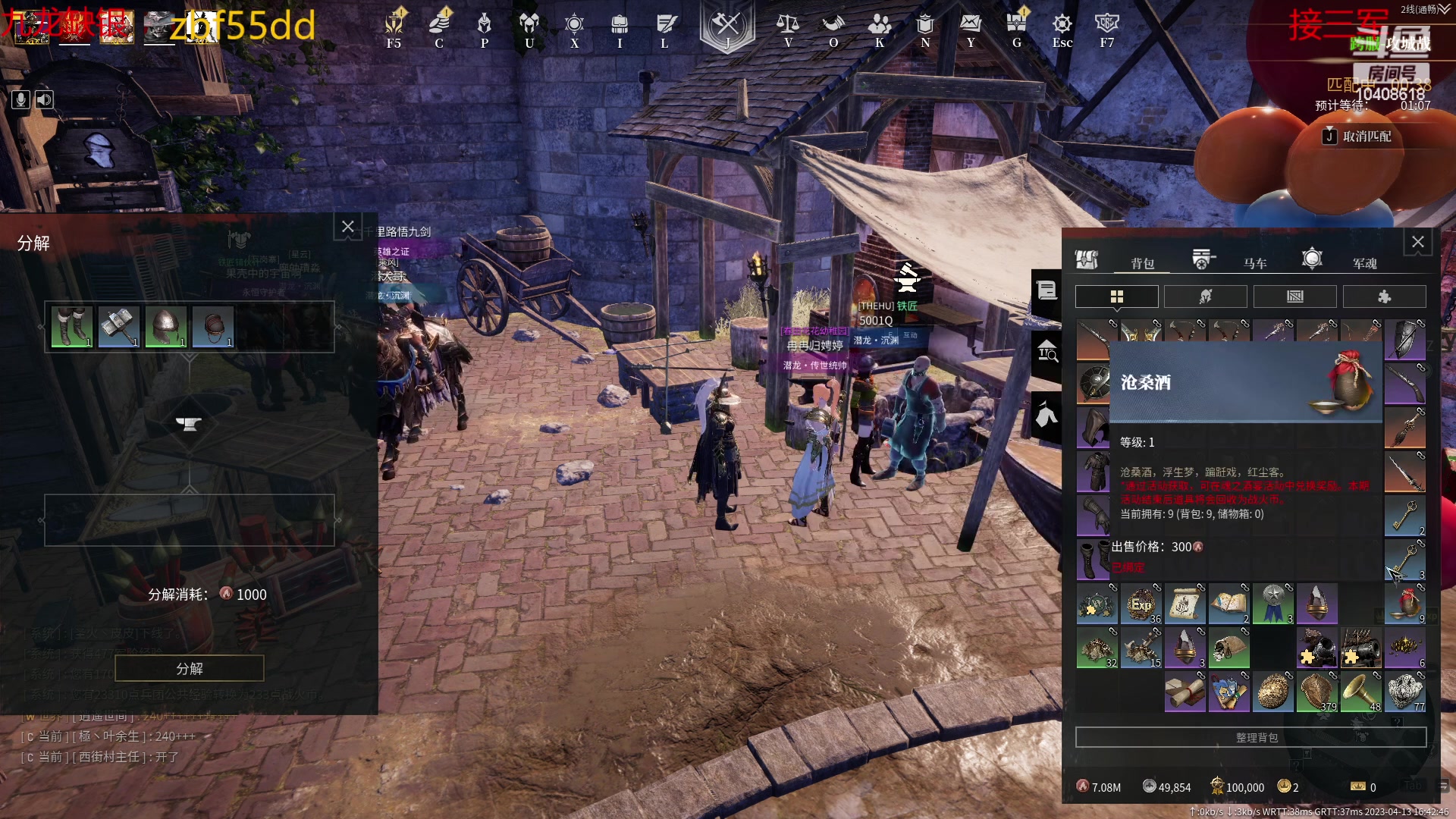1456x819 pixels.
Task: Select the Exp item in the backpack
Action: [1141, 604]
